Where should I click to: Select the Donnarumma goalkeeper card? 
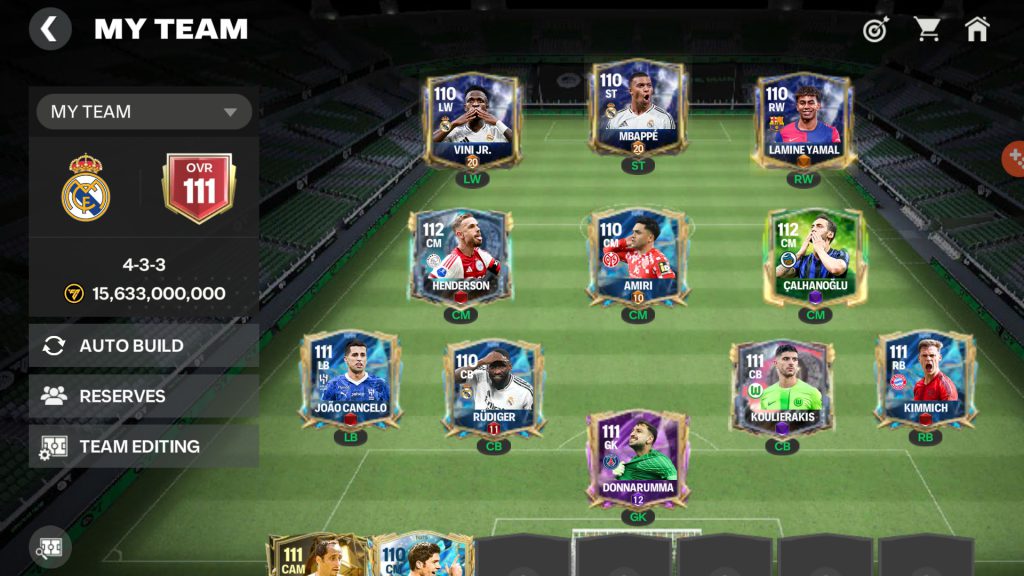(637, 460)
